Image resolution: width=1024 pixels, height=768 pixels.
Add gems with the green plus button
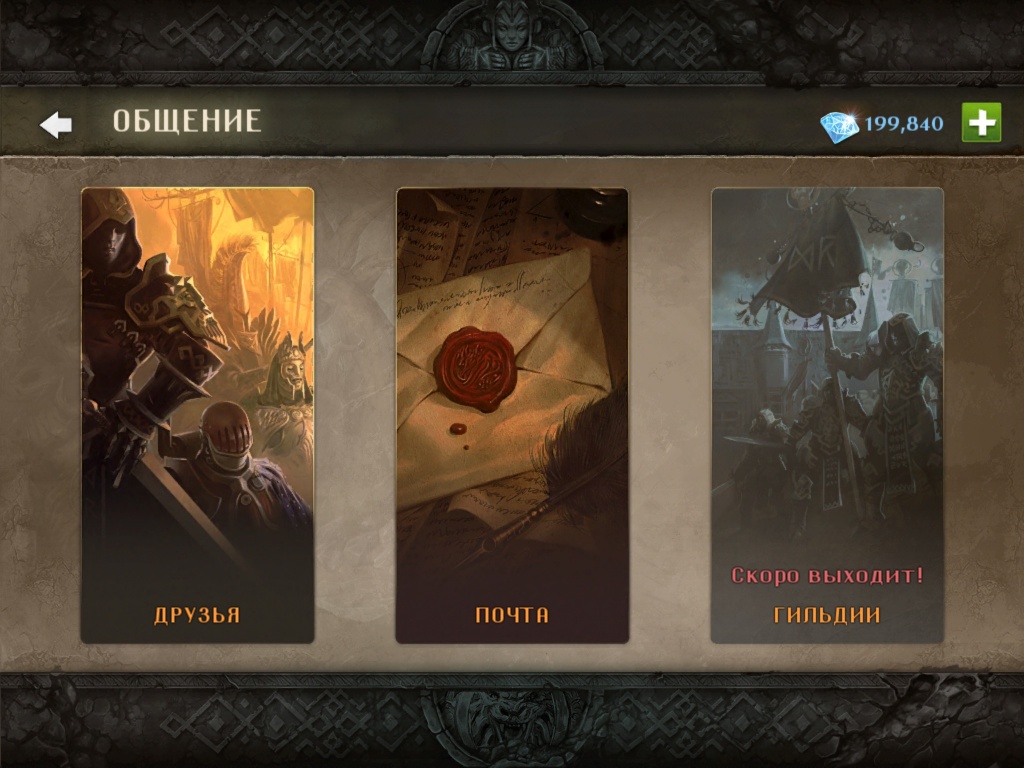click(981, 123)
